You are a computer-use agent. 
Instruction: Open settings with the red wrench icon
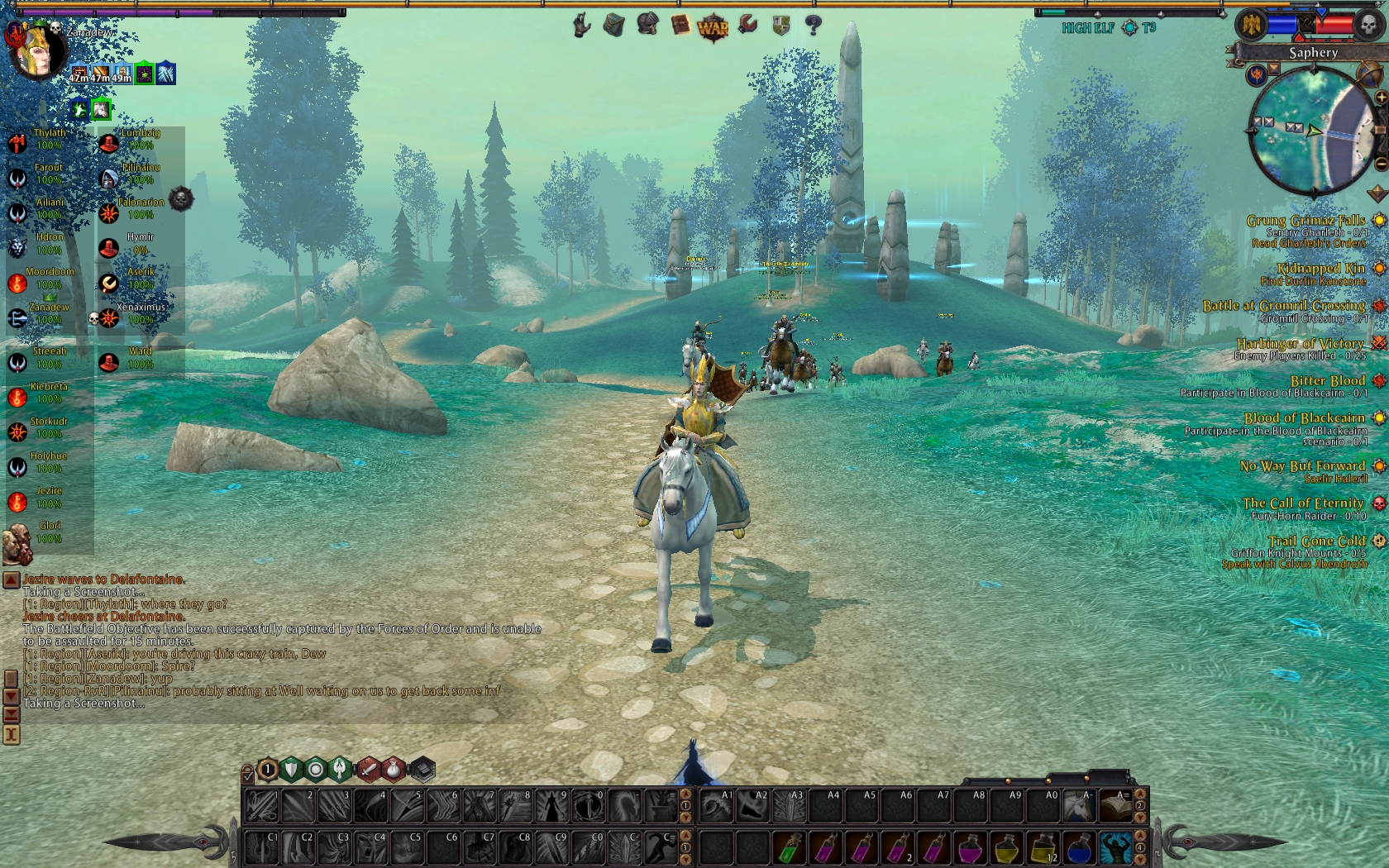[747, 26]
